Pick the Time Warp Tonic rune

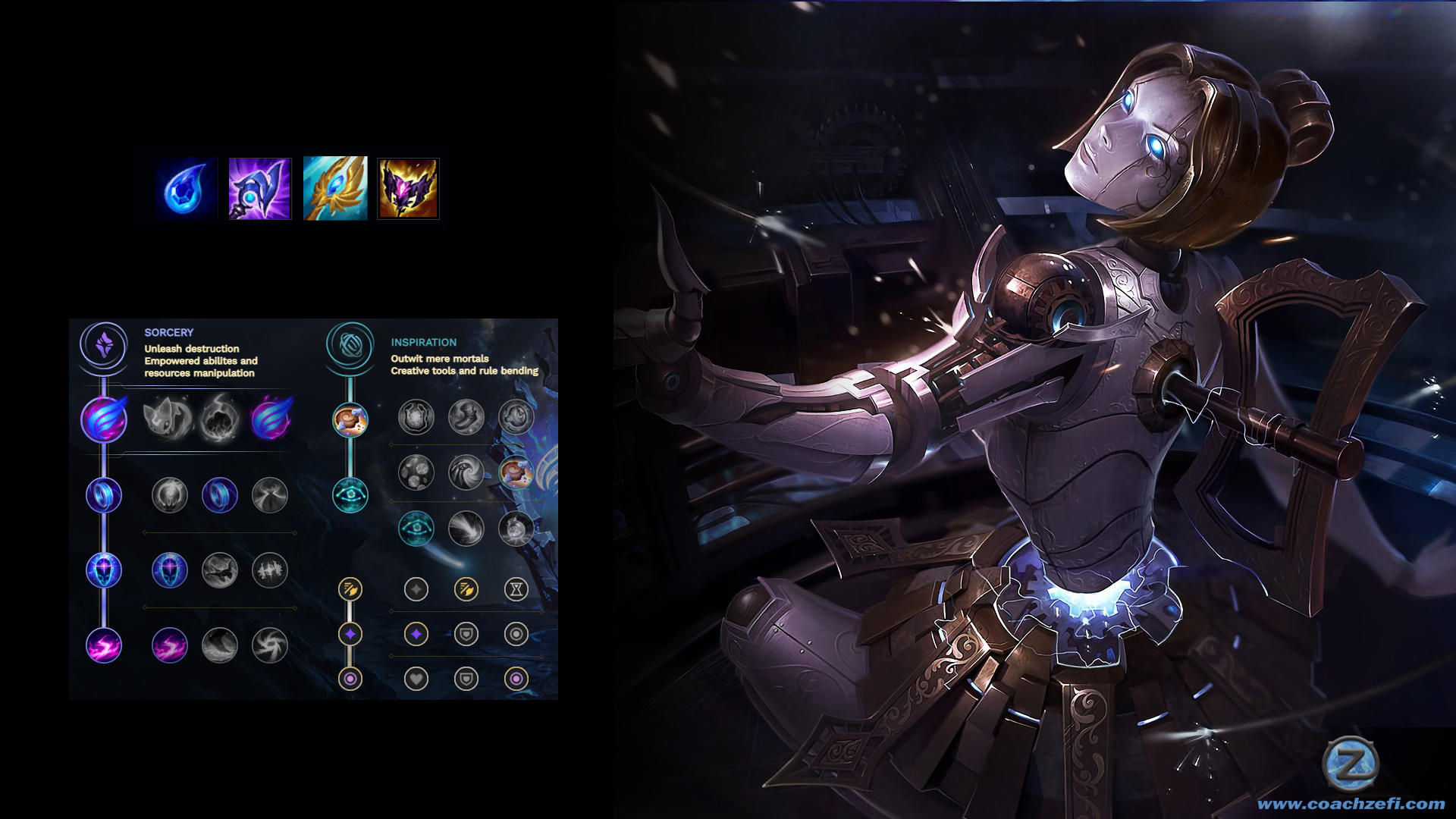pyautogui.click(x=516, y=529)
